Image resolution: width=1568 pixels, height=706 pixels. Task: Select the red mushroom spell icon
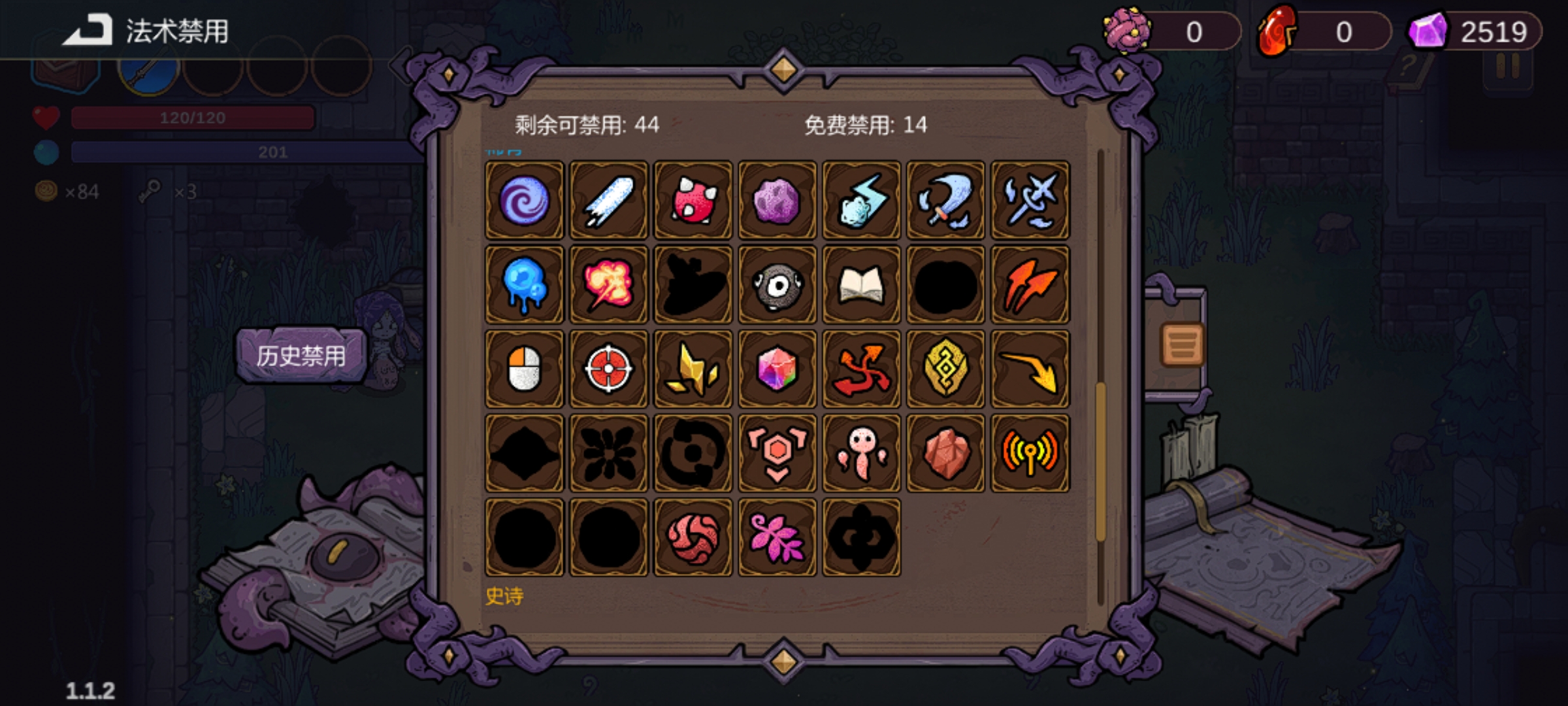click(692, 200)
